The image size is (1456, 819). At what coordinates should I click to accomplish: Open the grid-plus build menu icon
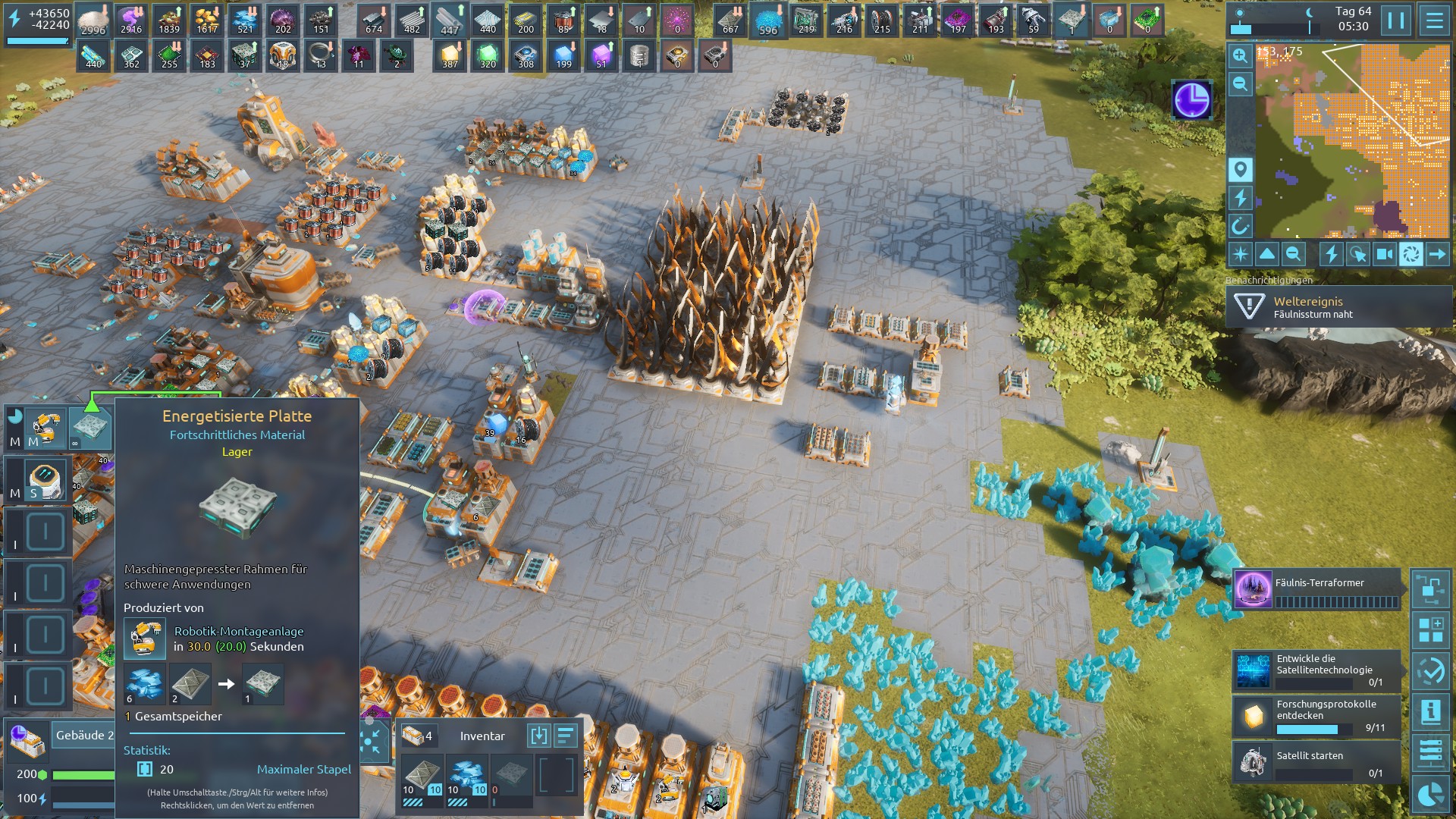click(1431, 629)
